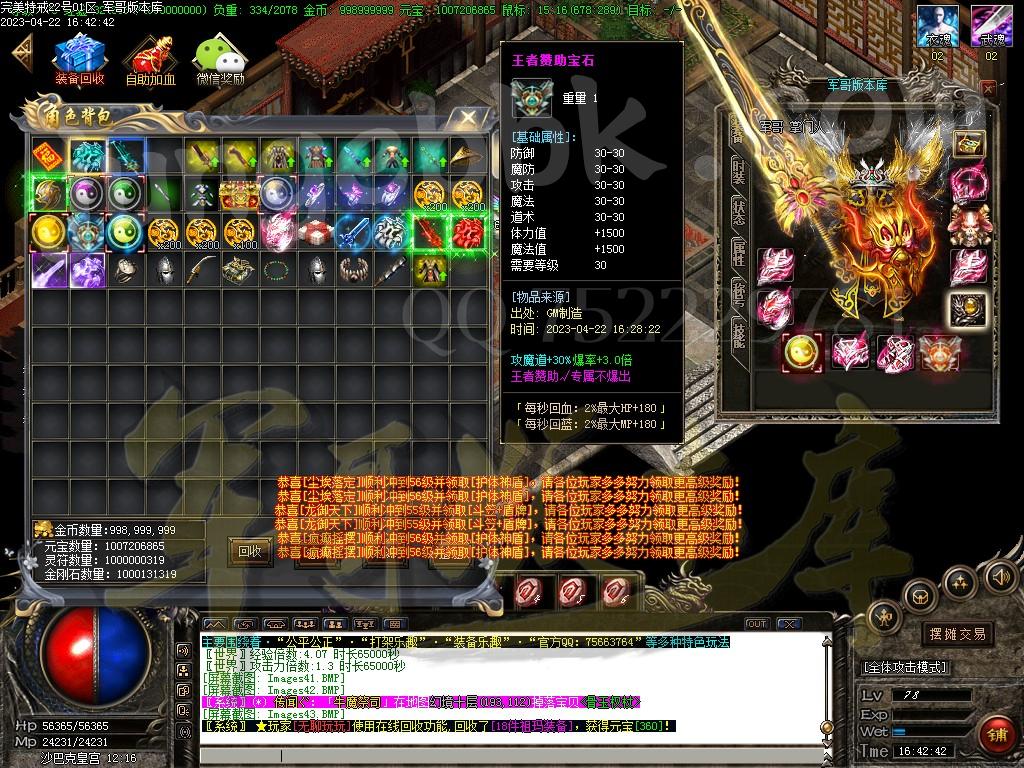Close the character equipment panel

(988, 88)
